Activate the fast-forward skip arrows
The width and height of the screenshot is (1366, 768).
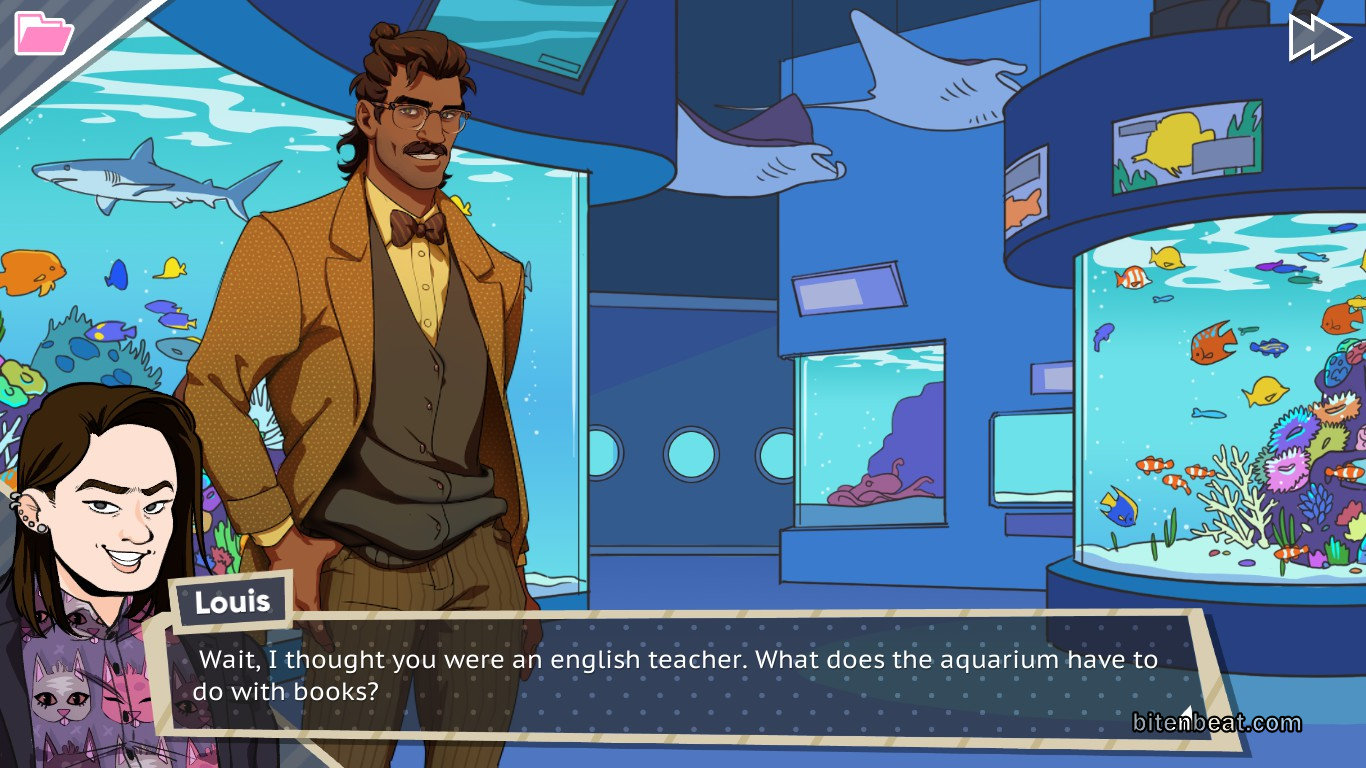tap(1319, 37)
